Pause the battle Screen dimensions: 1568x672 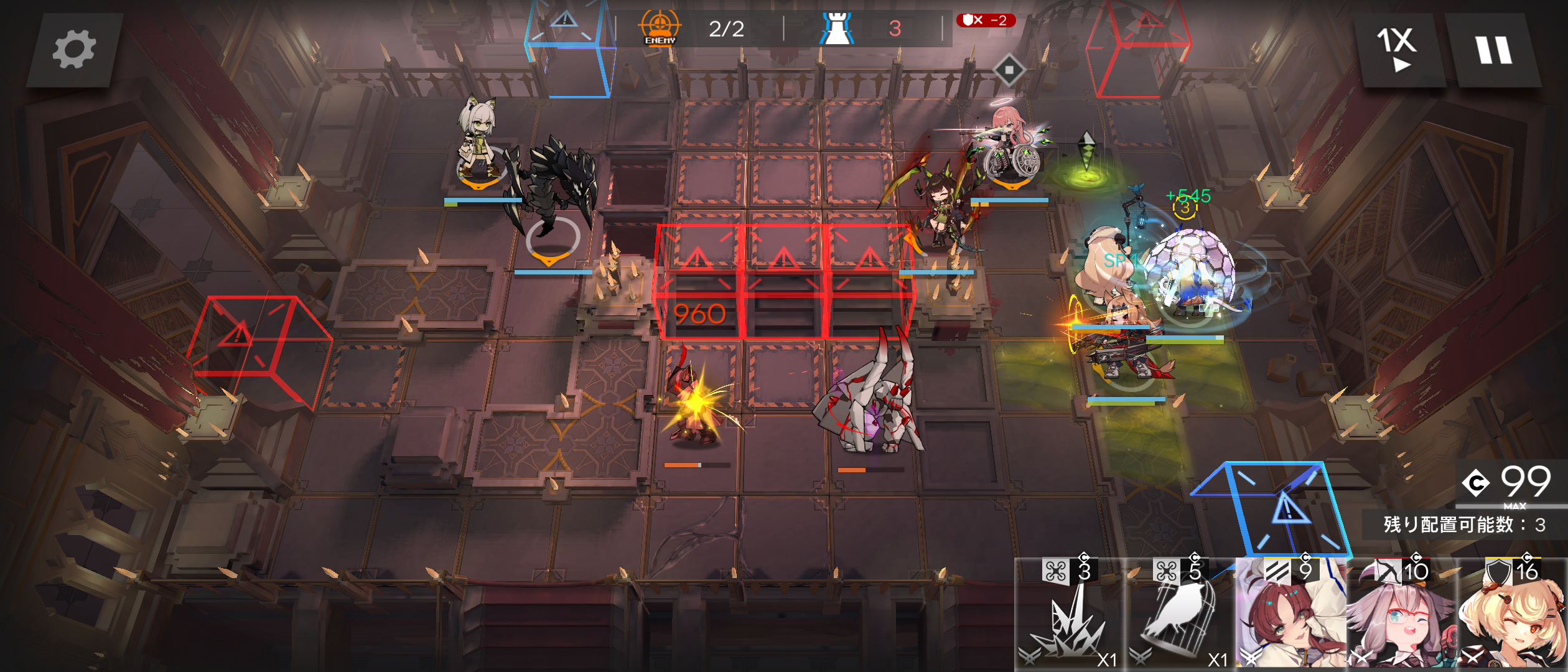(x=1493, y=50)
